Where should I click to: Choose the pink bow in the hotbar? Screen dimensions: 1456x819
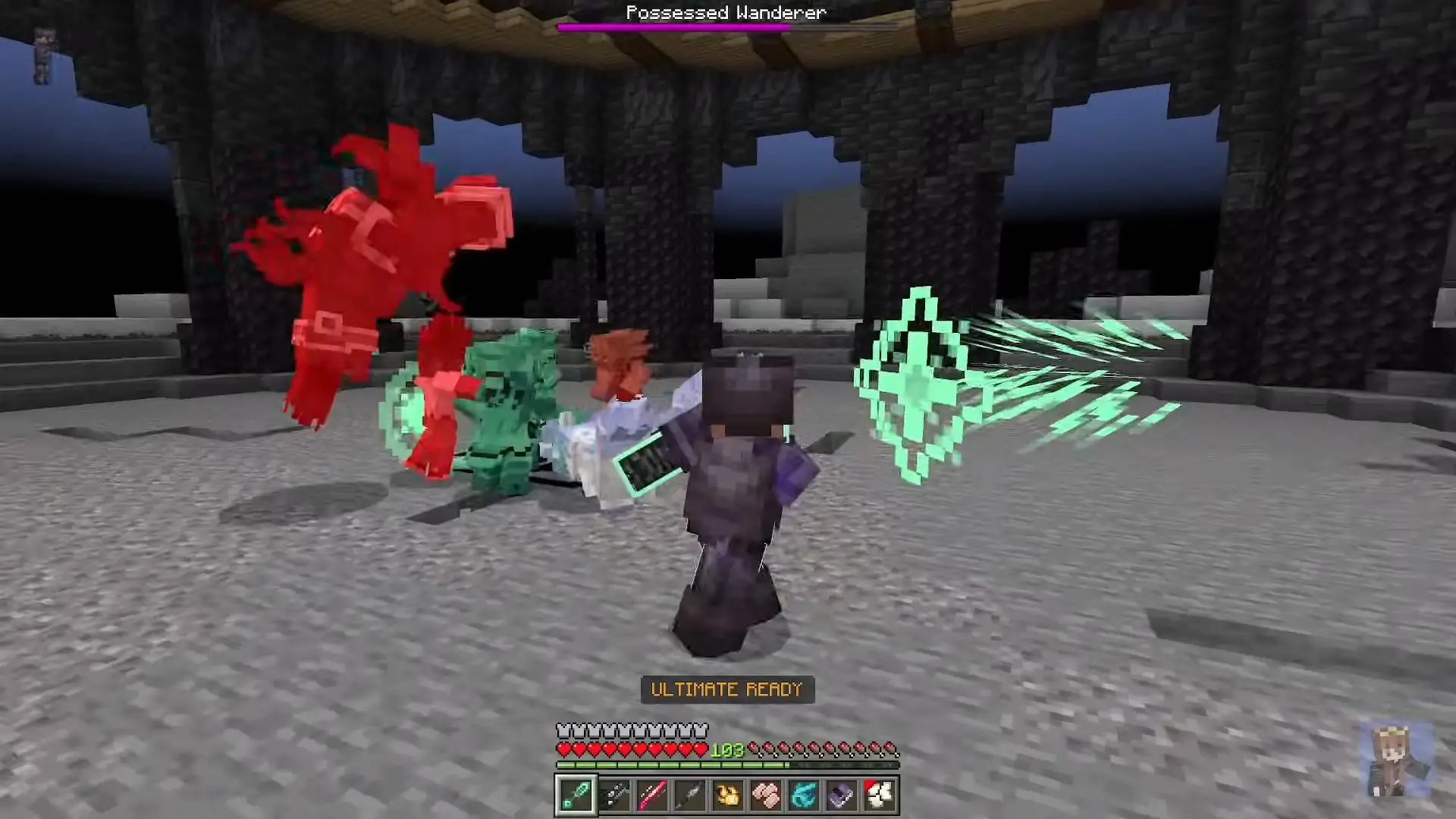tap(652, 795)
